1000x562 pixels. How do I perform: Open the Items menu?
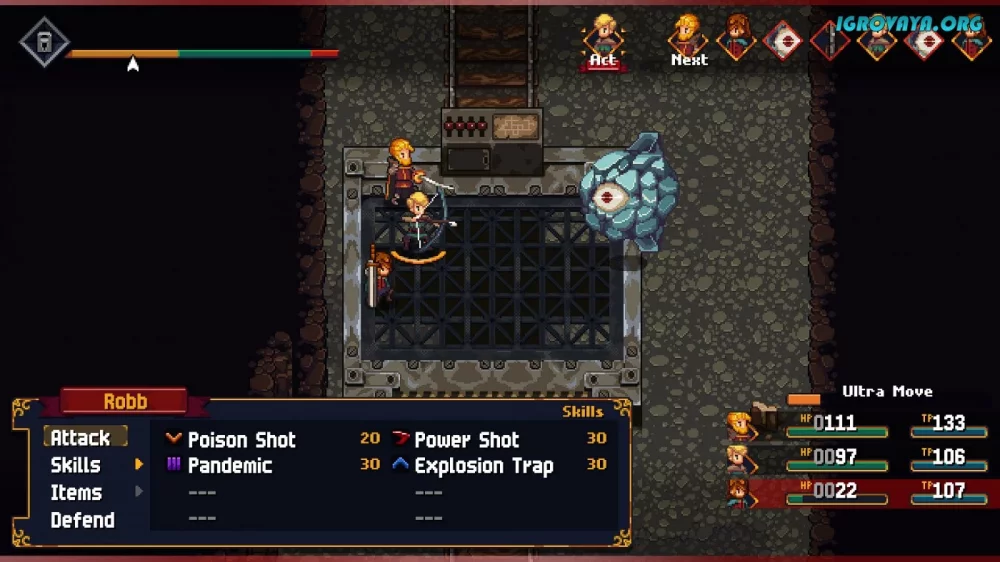(x=77, y=492)
